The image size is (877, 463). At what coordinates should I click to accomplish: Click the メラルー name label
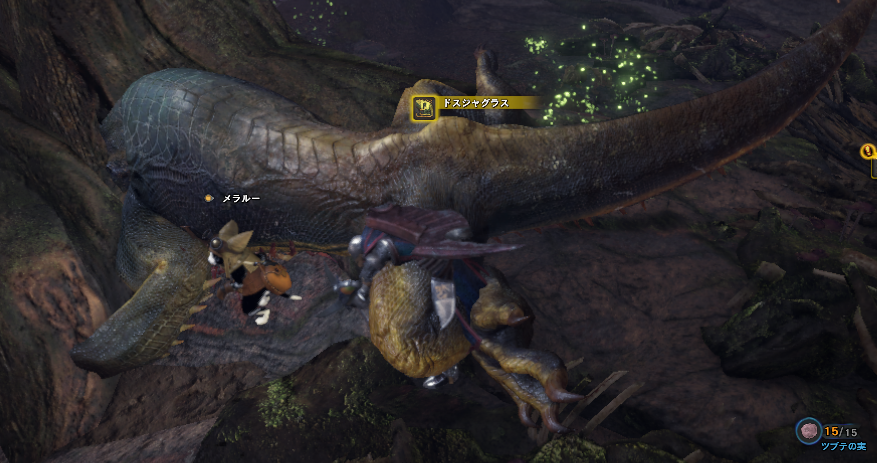(240, 199)
